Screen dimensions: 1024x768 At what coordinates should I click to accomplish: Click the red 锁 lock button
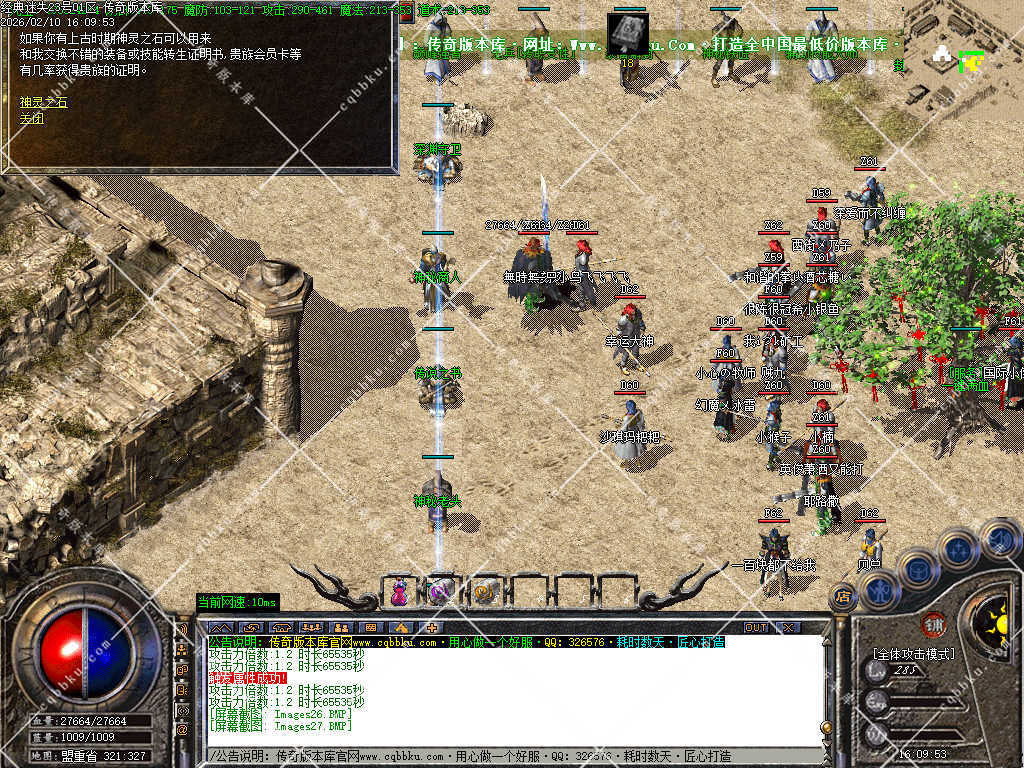pyautogui.click(x=934, y=624)
